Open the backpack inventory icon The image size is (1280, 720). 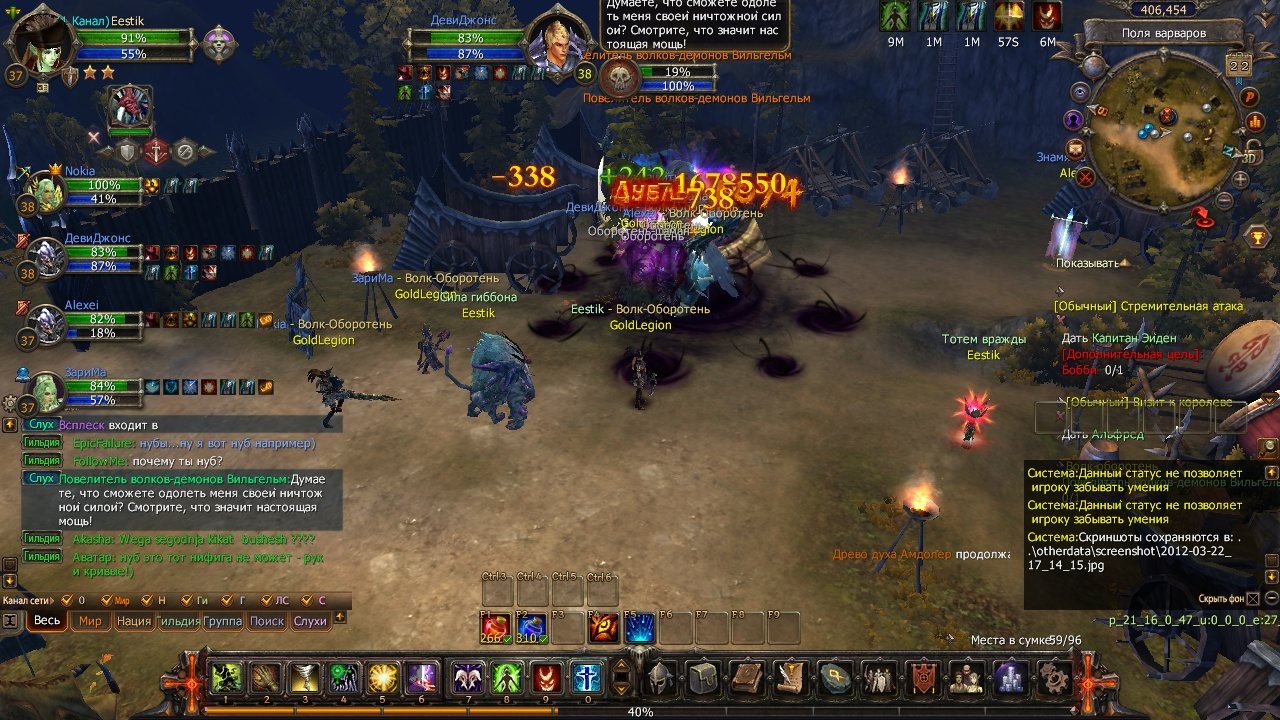pyautogui.click(x=702, y=678)
